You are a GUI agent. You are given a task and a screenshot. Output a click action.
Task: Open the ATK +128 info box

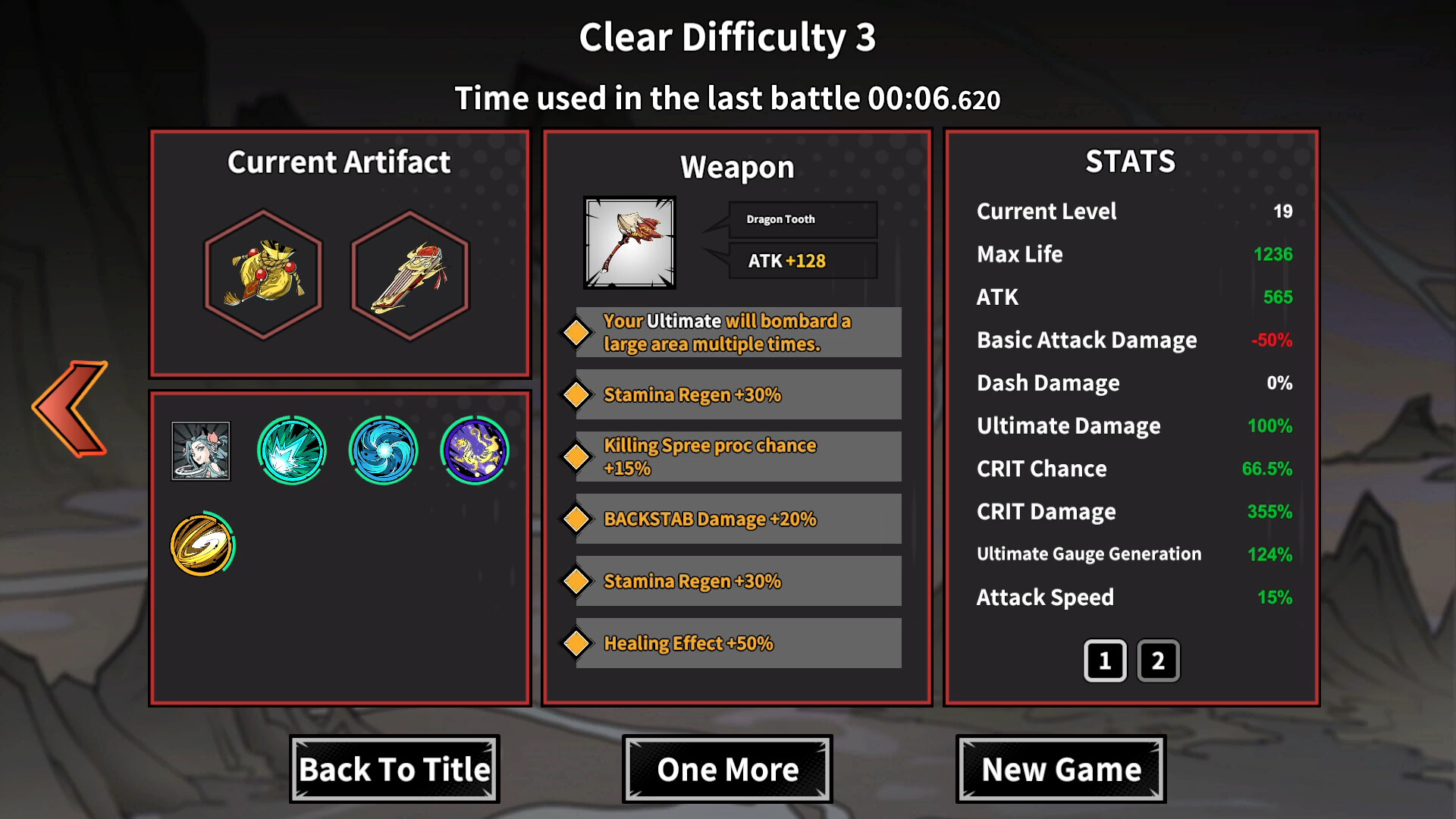tap(801, 261)
